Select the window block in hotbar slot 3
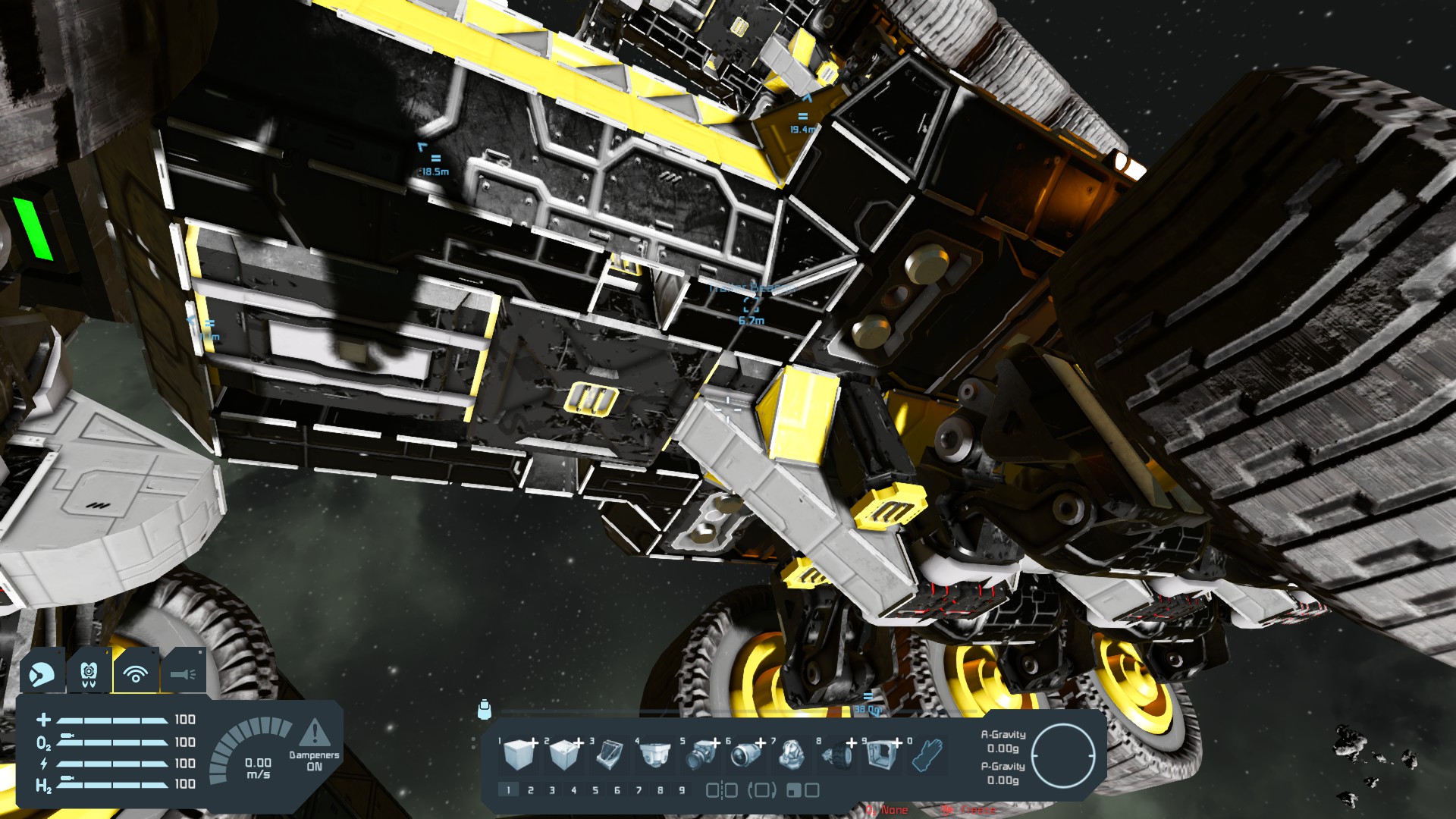Viewport: 1456px width, 819px height. click(609, 755)
